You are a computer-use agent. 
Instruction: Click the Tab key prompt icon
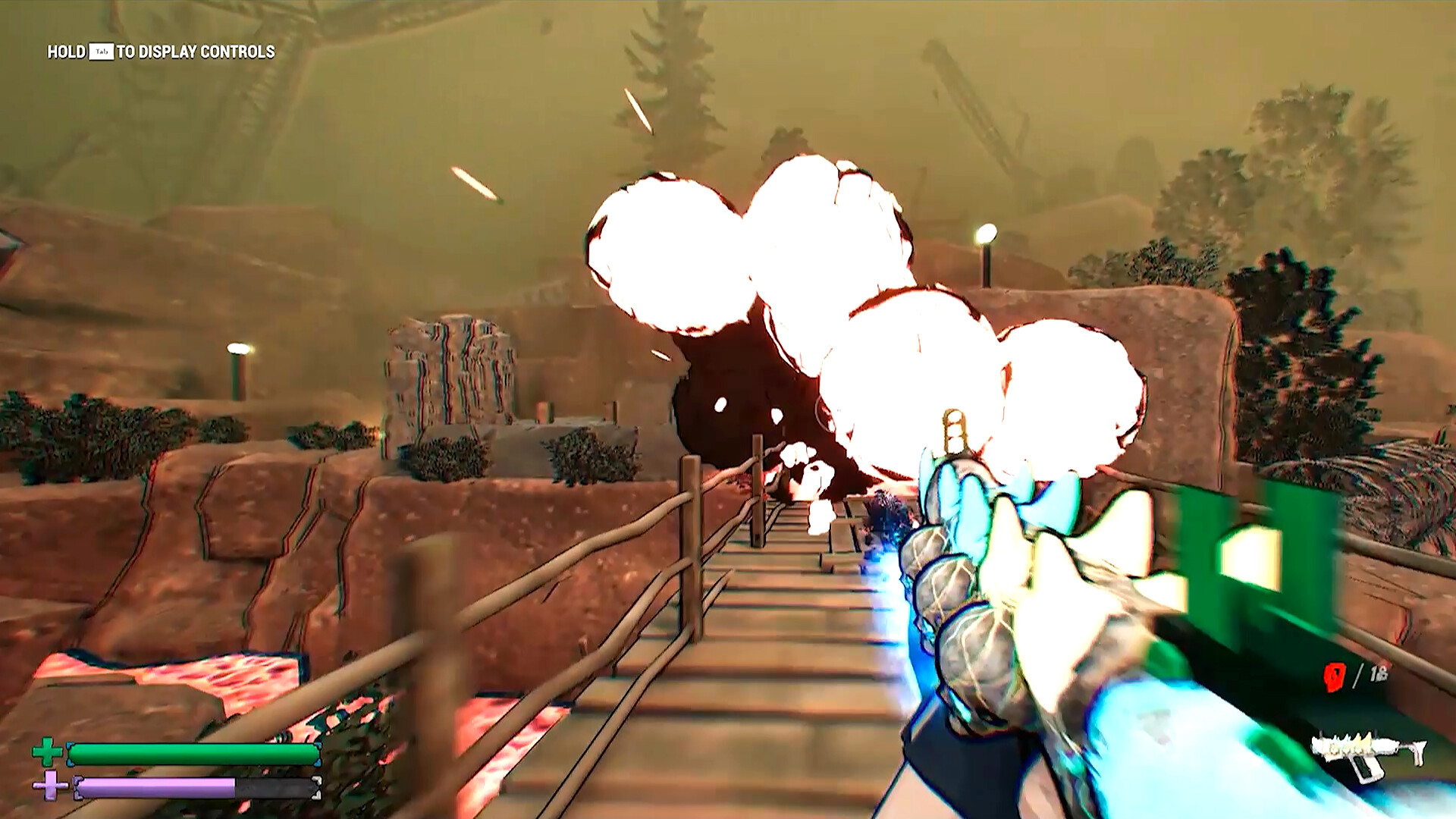[x=102, y=53]
